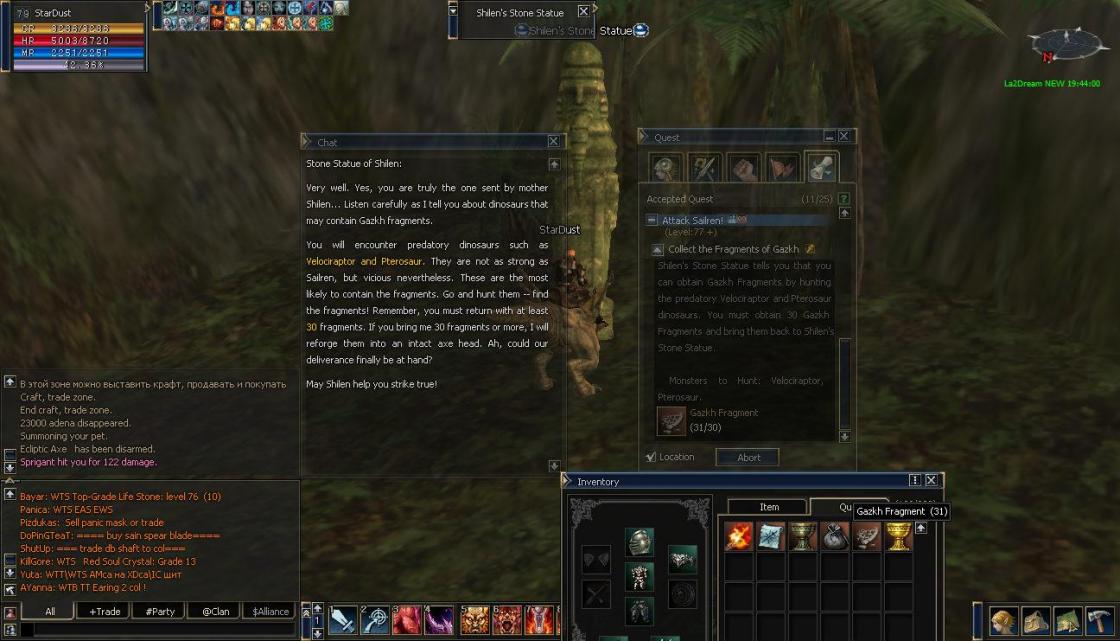Abort the current quest
1120x641 pixels.
point(748,457)
